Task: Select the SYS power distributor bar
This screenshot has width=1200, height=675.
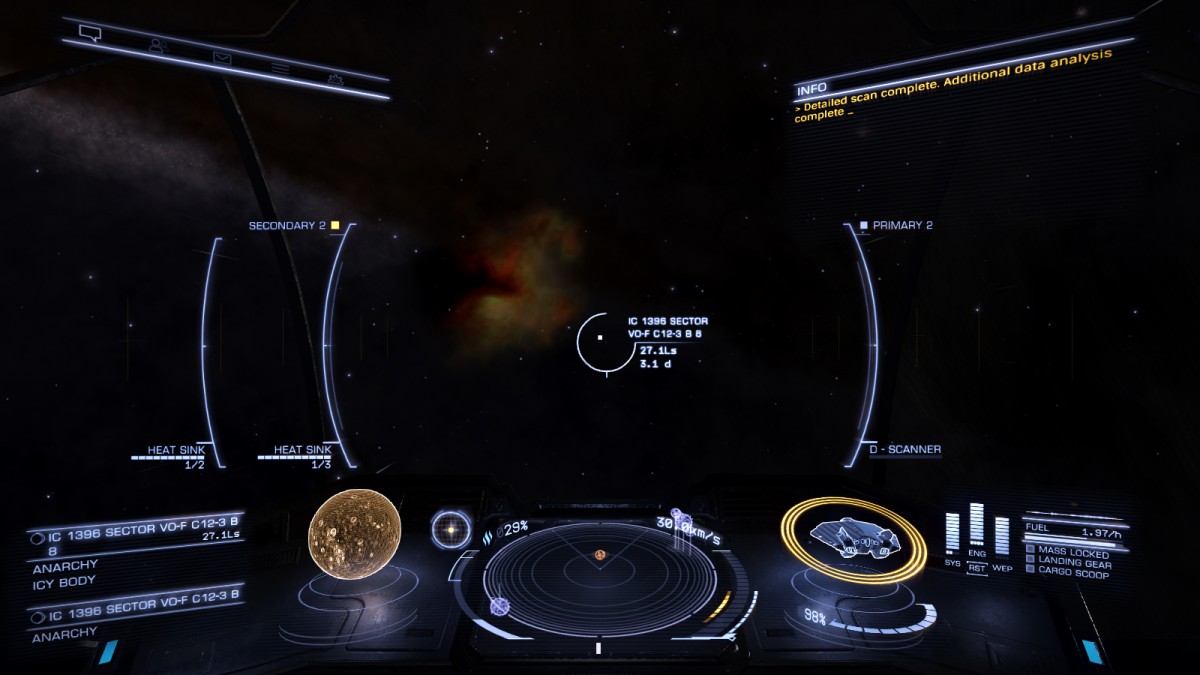Action: [x=952, y=534]
